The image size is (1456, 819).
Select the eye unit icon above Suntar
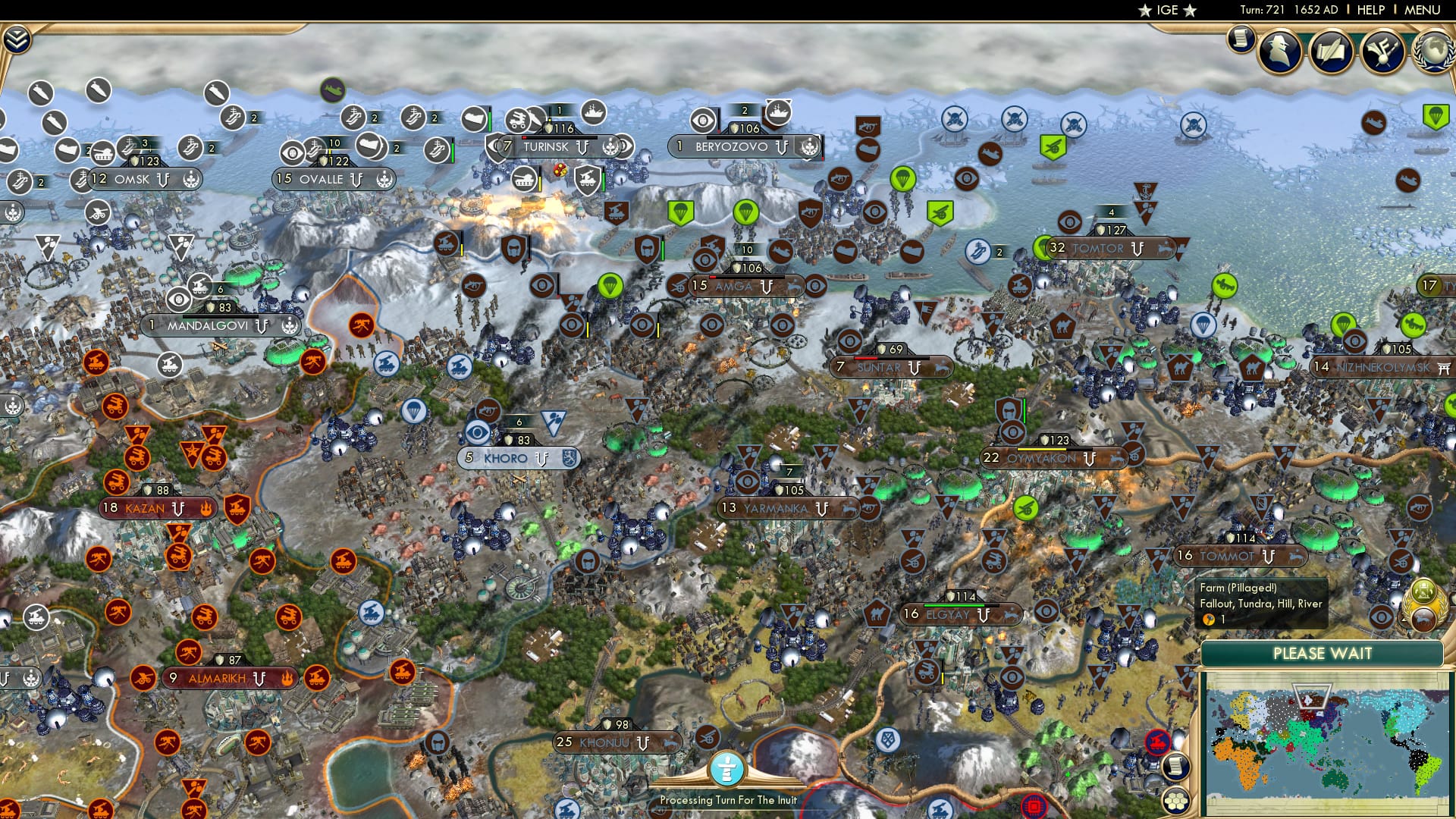tap(849, 340)
